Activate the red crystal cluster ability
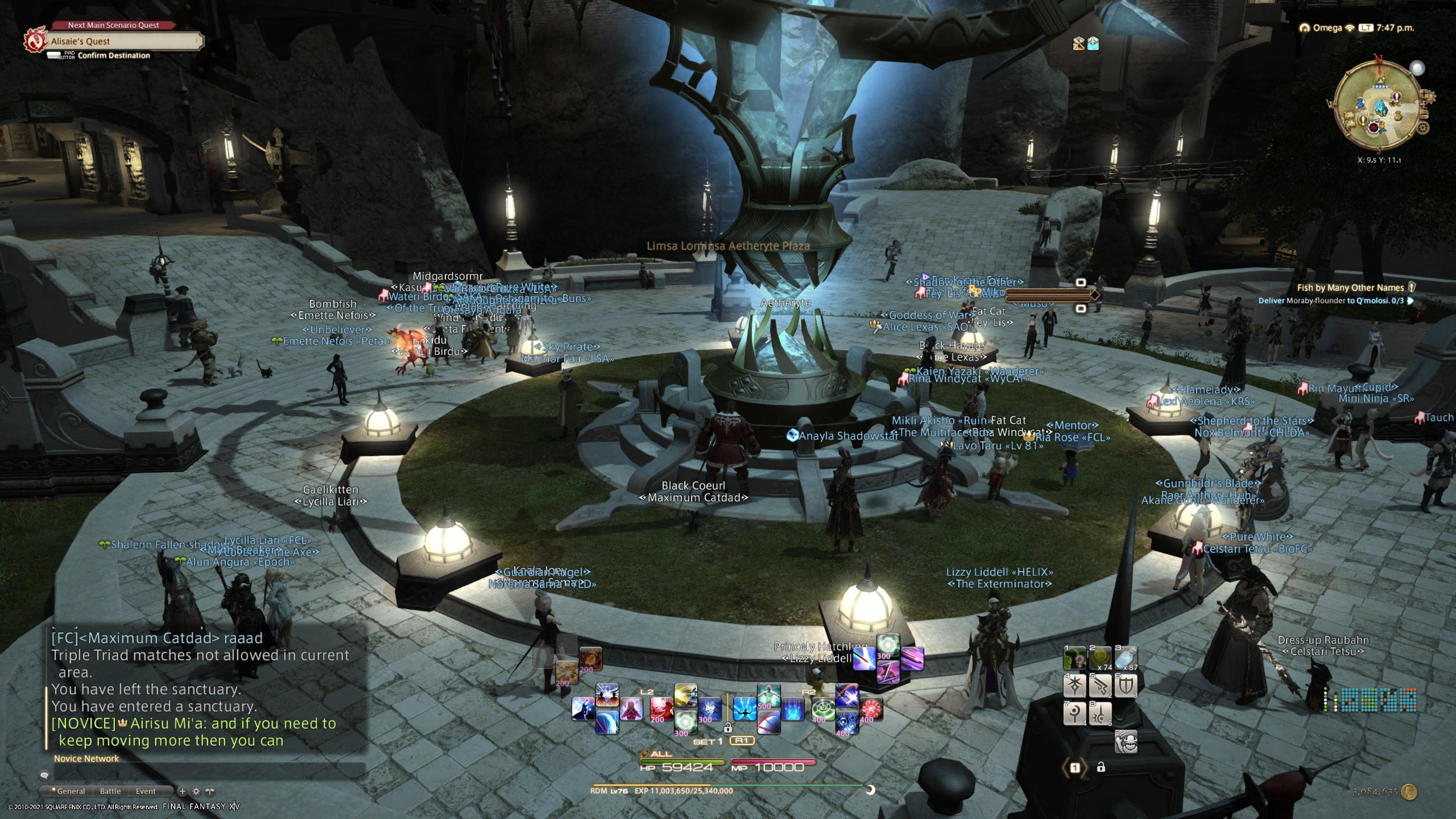1456x819 pixels. tap(871, 709)
